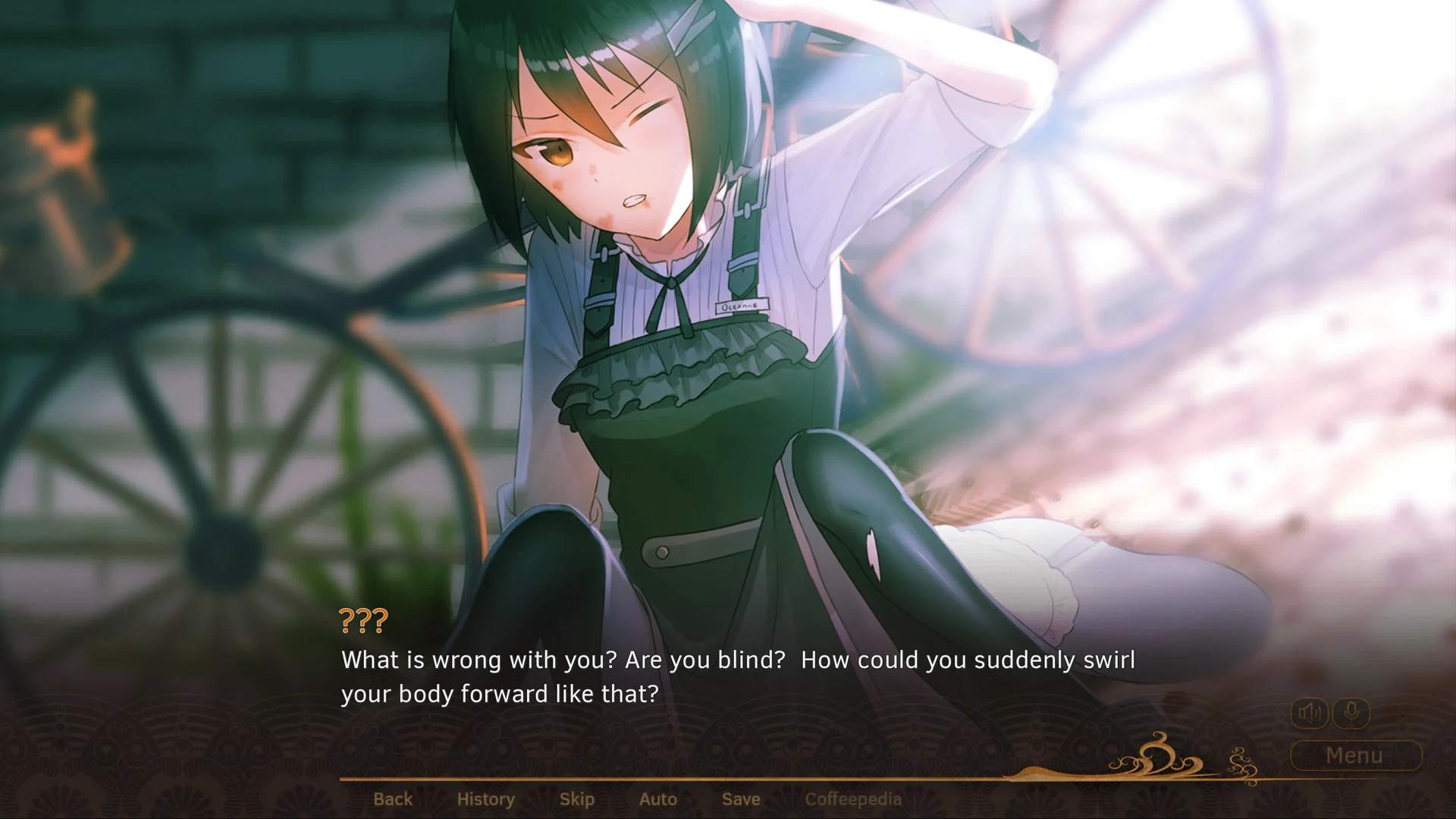Activate Skip mode from the bottom bar
Viewport: 1456px width, 819px height.
click(576, 799)
